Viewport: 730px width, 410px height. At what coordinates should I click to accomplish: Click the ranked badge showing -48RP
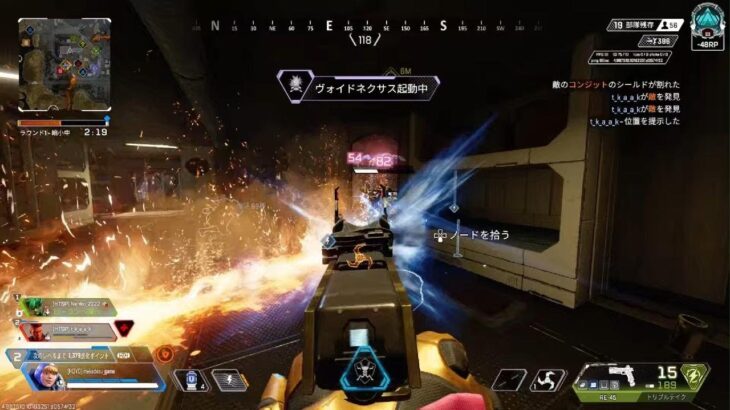(x=707, y=26)
